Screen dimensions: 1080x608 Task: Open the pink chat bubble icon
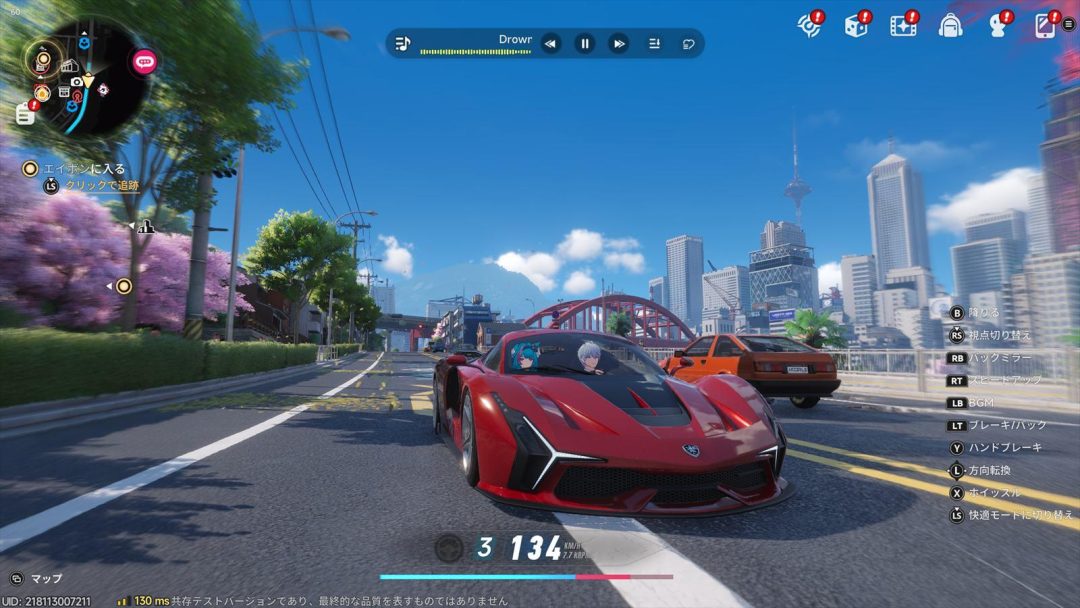point(145,62)
